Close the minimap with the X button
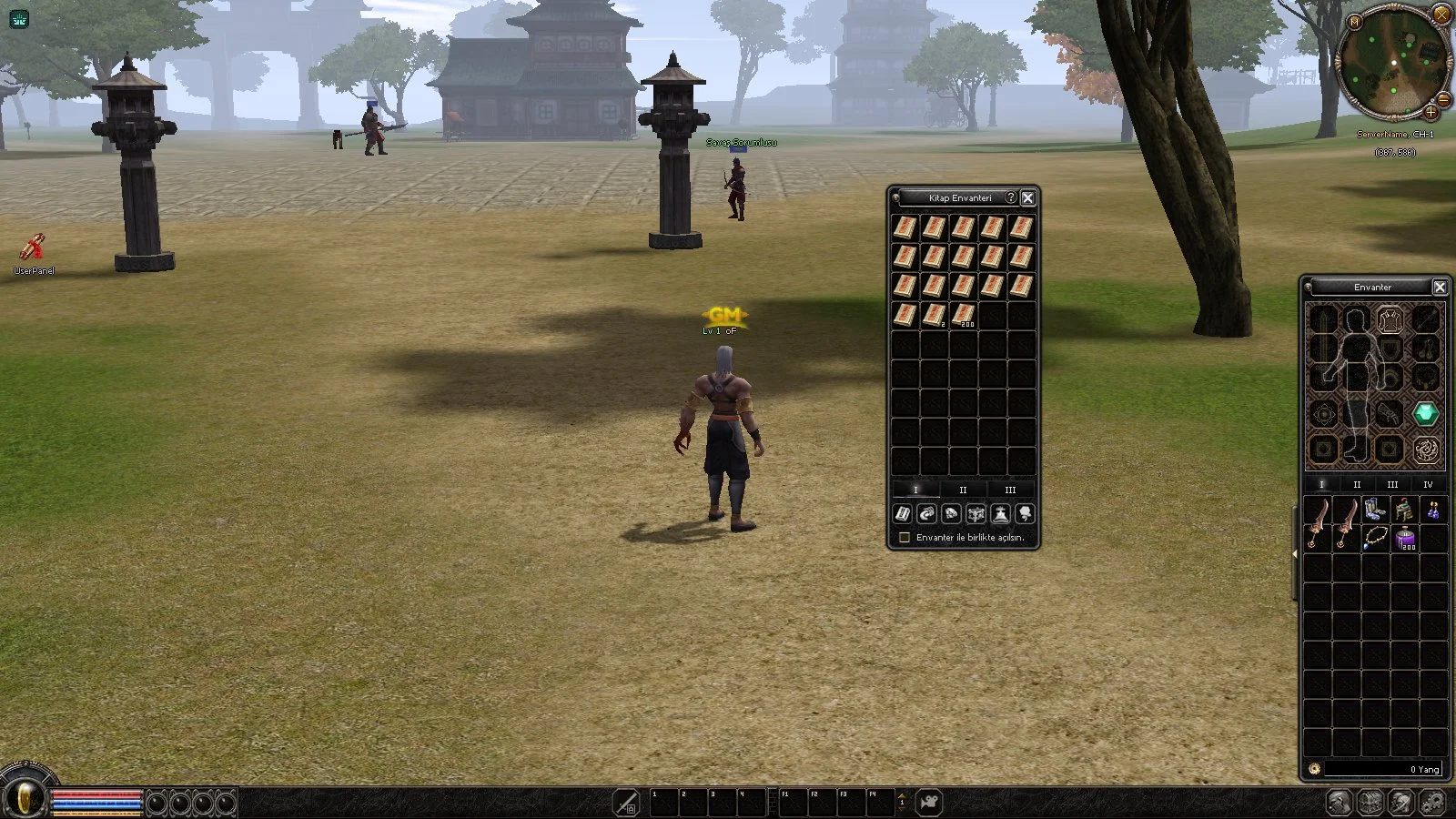 1441,14
